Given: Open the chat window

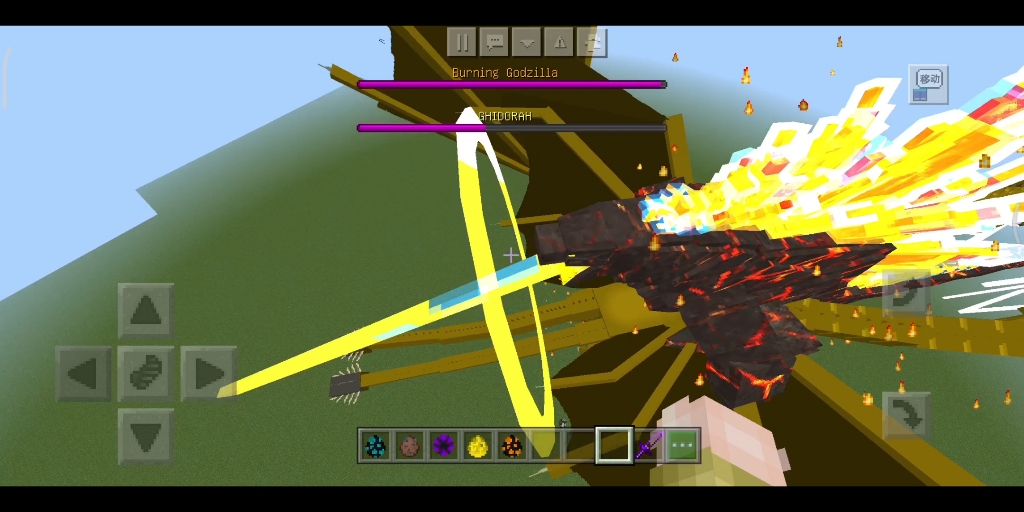Looking at the screenshot, I should pyautogui.click(x=494, y=42).
